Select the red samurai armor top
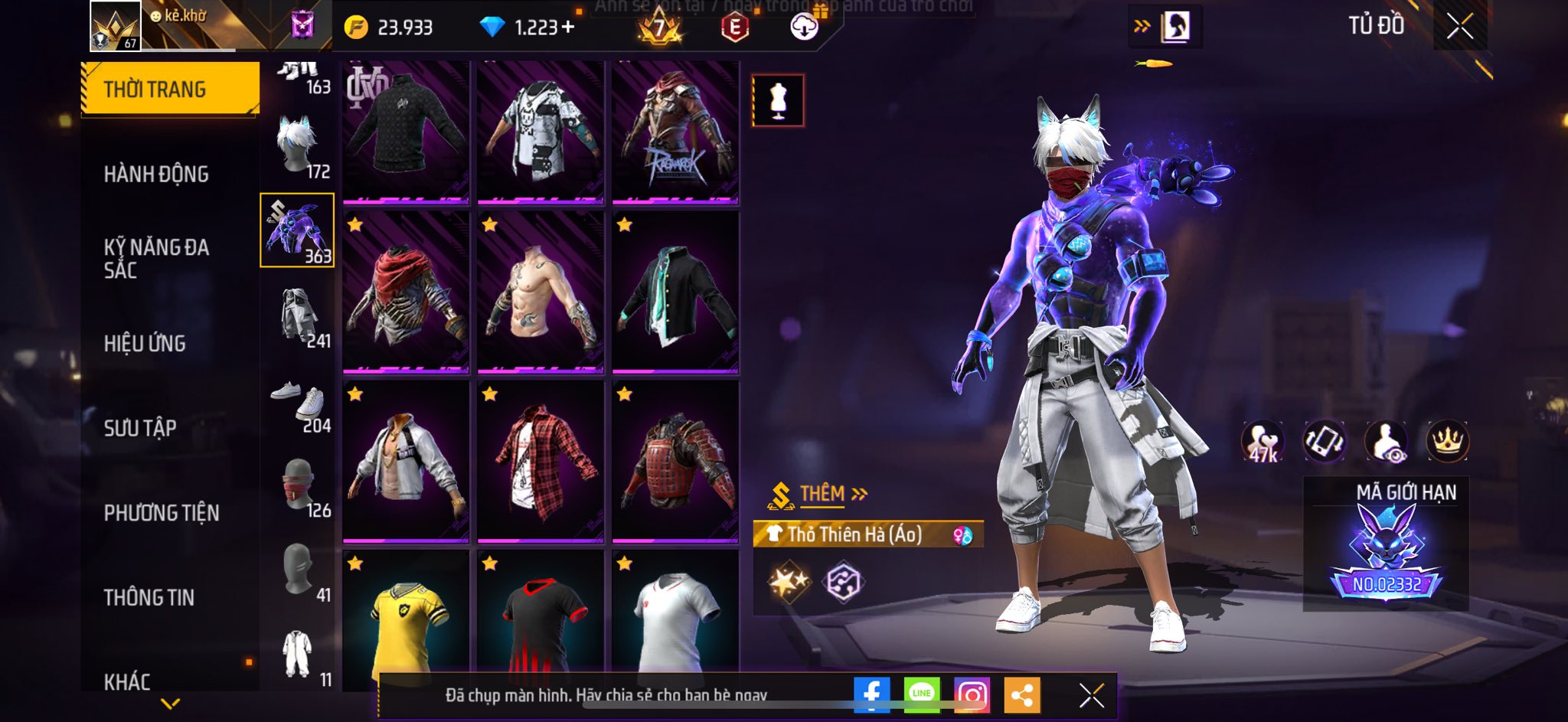 coord(675,462)
